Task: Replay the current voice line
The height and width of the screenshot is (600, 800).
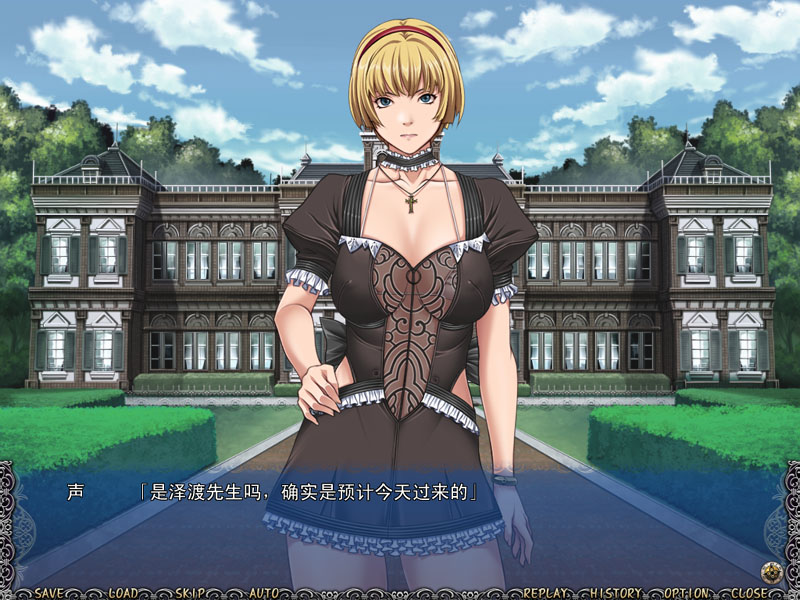Action: (x=545, y=592)
